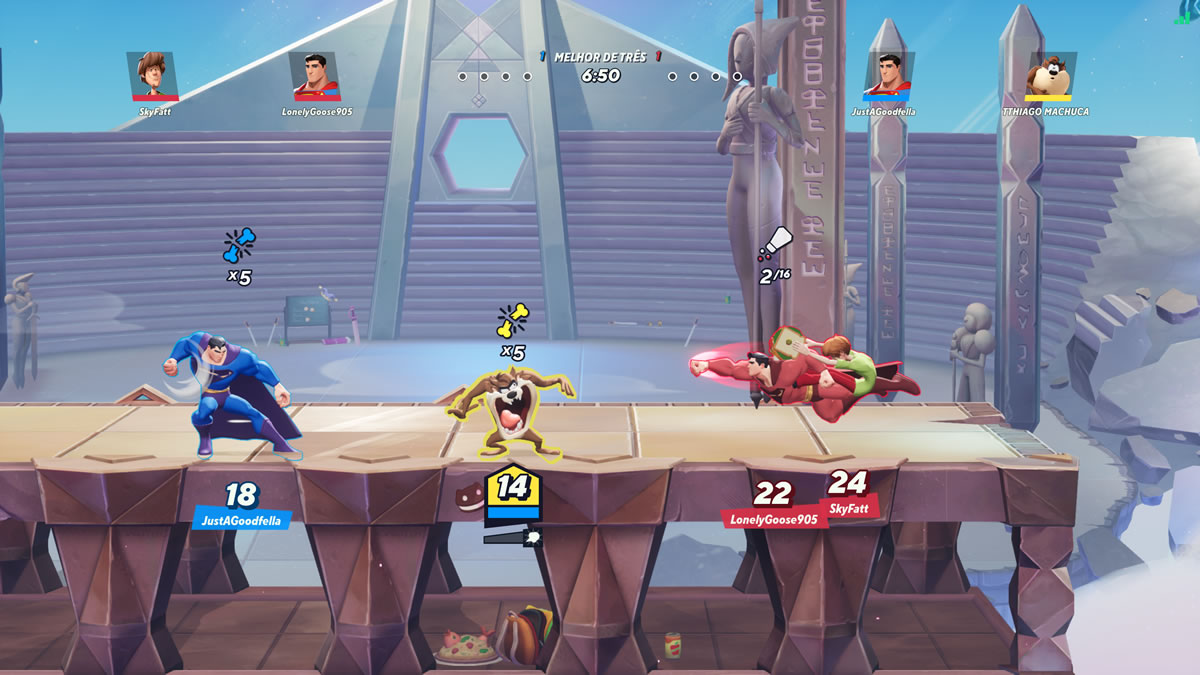Click the blue bone stack icon
Screen dimensions: 1200x675
[x=239, y=245]
